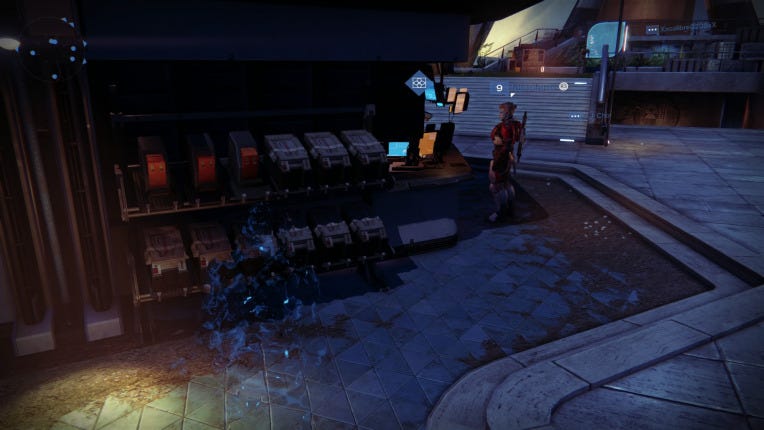
Task: Select the diamond vendor marker icon
Action: [419, 83]
